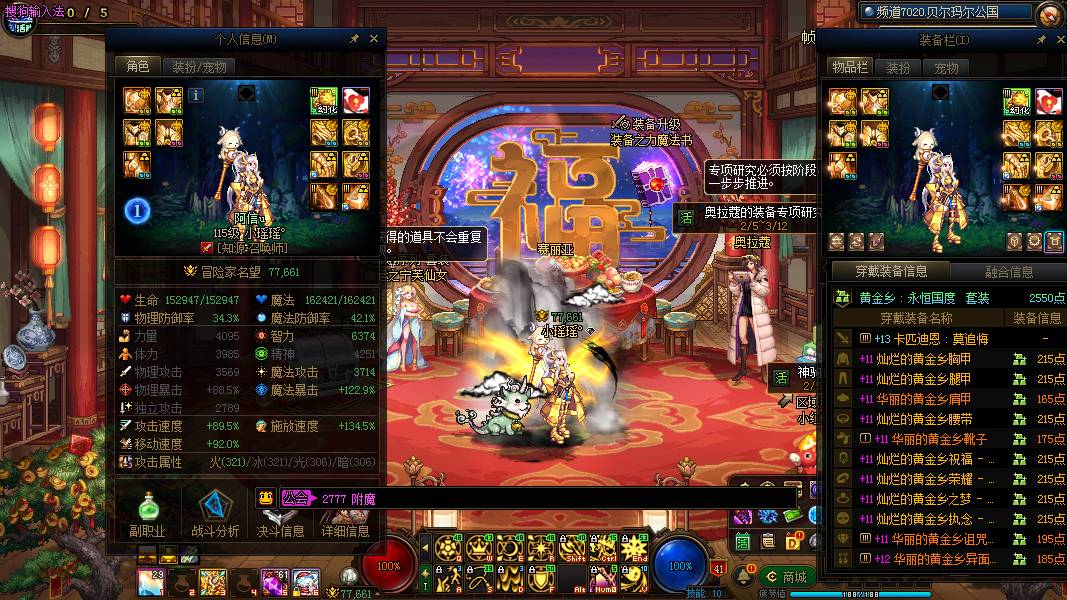1067x600 pixels.
Task: Pin the 个人信息 window with the pin icon
Action: (354, 39)
